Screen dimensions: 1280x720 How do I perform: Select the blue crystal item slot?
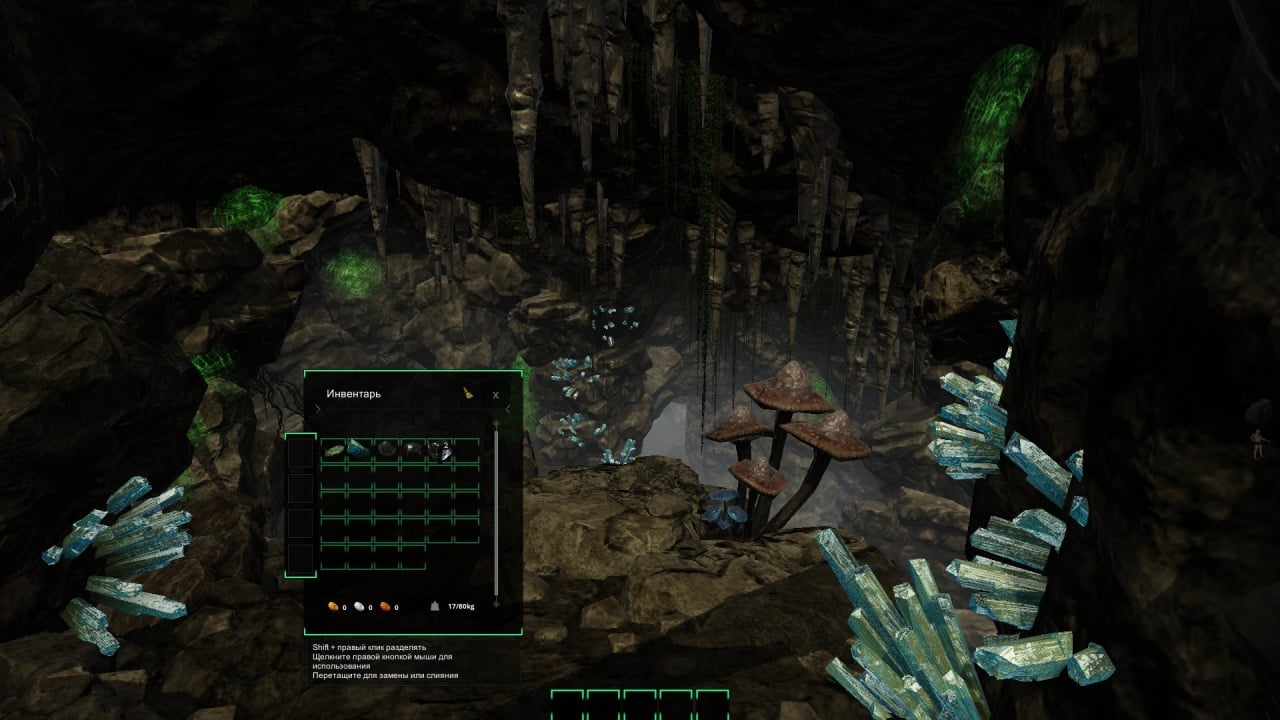(359, 451)
